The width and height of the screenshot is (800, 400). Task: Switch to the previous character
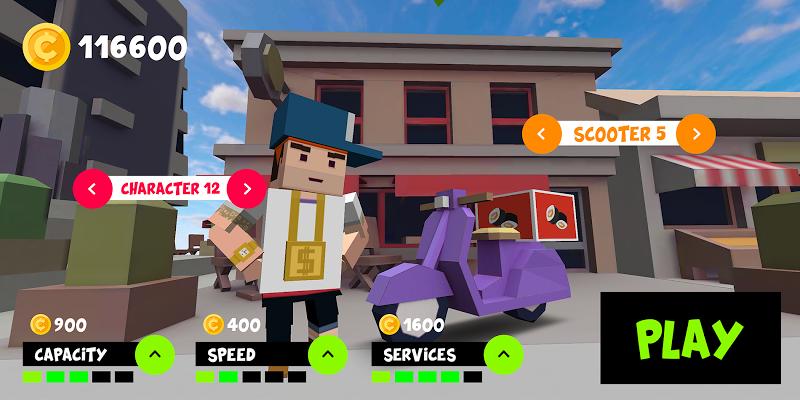(x=92, y=187)
